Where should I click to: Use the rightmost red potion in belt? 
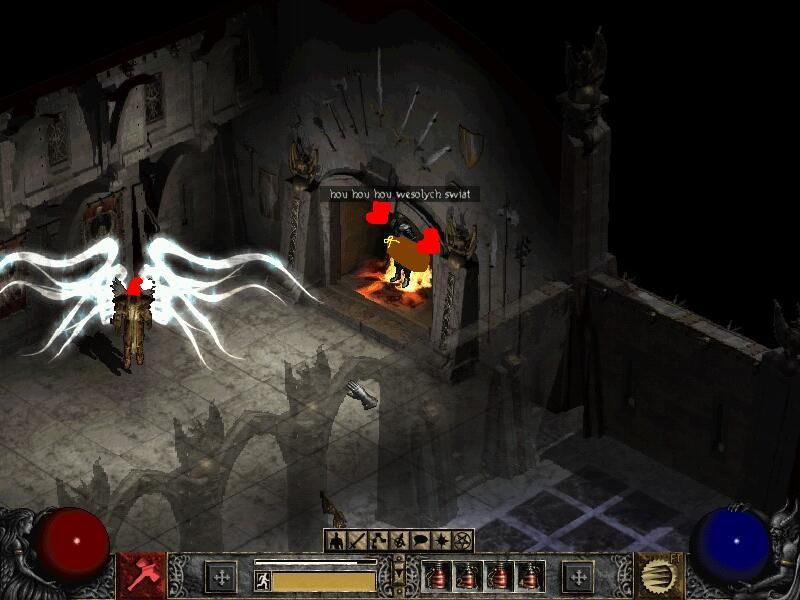pos(528,577)
